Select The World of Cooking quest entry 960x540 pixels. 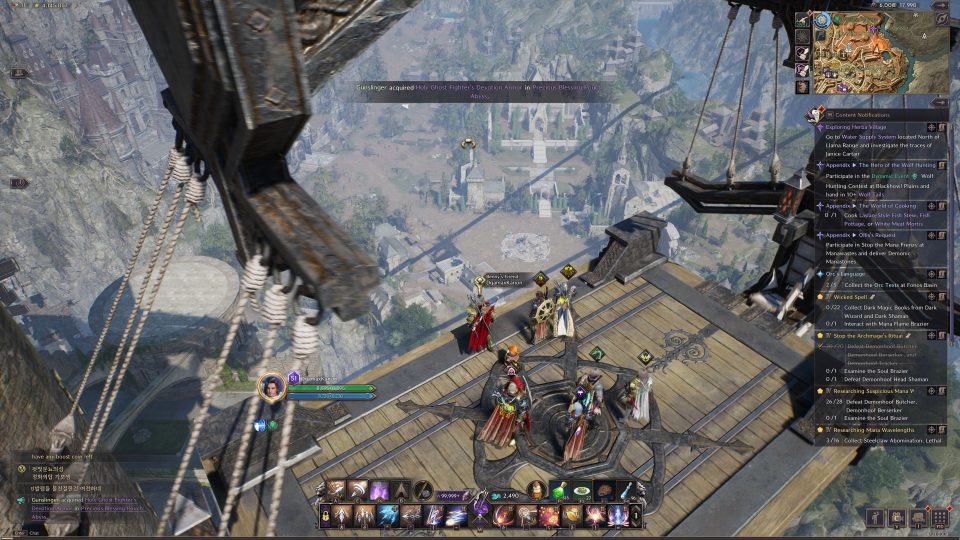click(870, 205)
